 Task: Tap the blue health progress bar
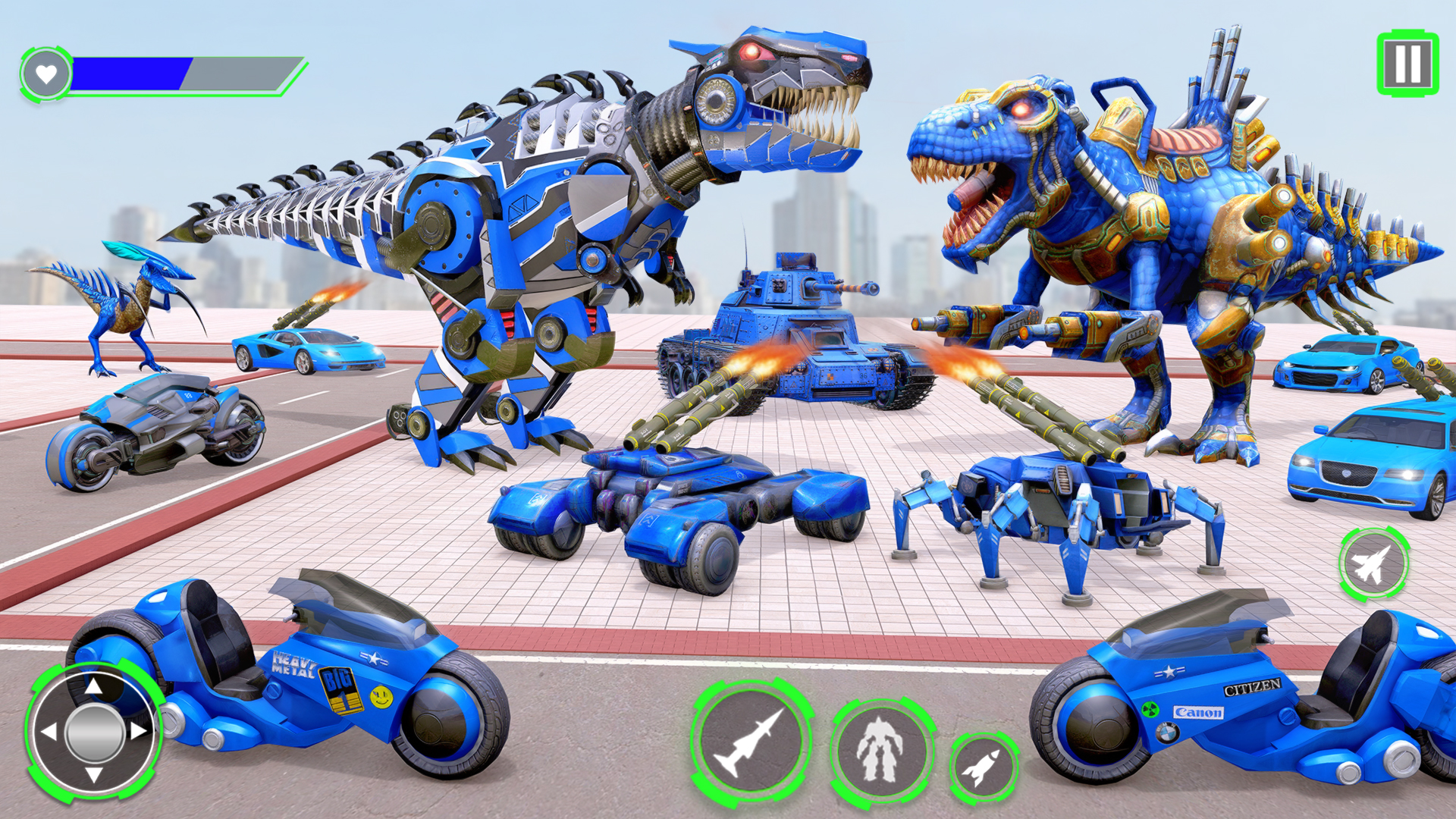(x=133, y=74)
